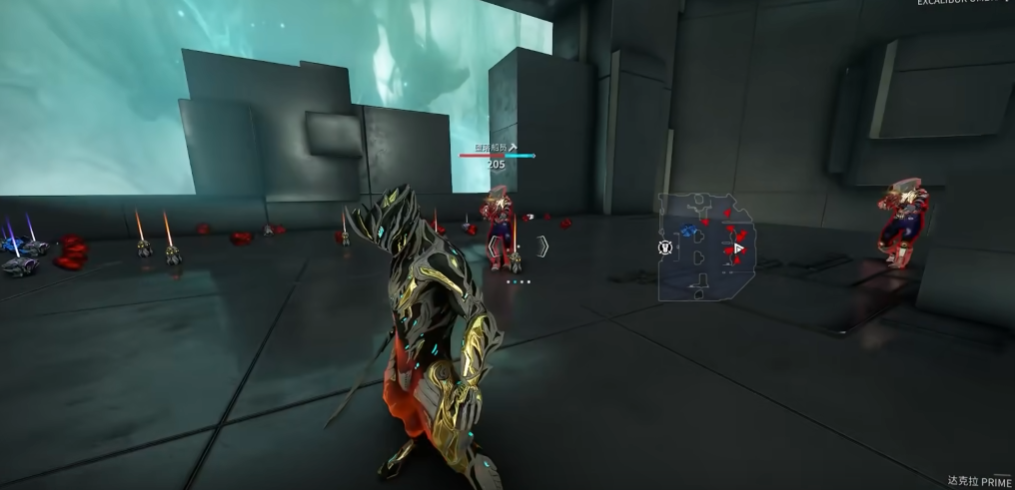The height and width of the screenshot is (490, 1015).
Task: Click the circular objective icon beside the minimap
Action: point(663,247)
